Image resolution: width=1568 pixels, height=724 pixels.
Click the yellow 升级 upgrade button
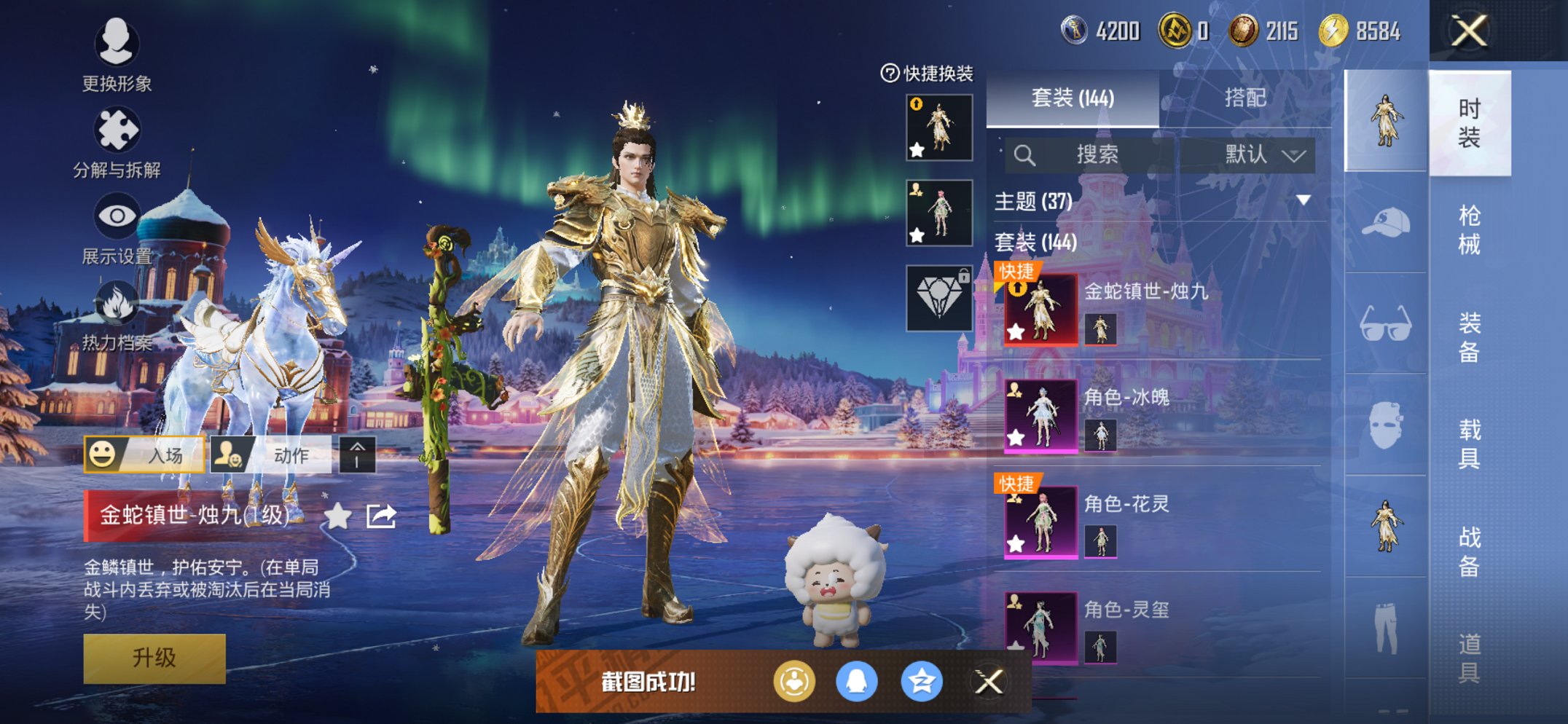tap(154, 658)
